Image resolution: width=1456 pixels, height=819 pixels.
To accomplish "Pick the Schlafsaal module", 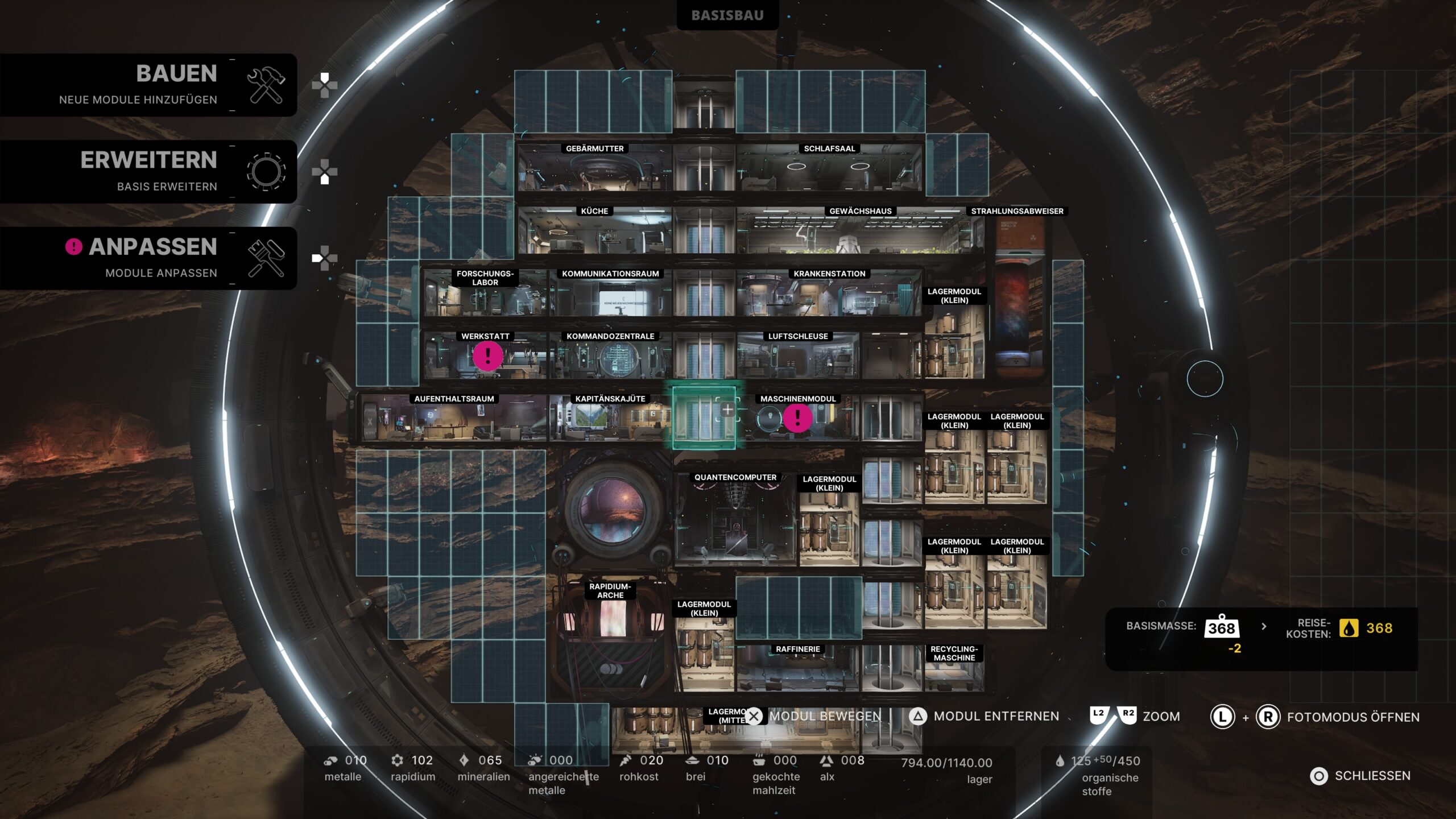I will pos(829,171).
